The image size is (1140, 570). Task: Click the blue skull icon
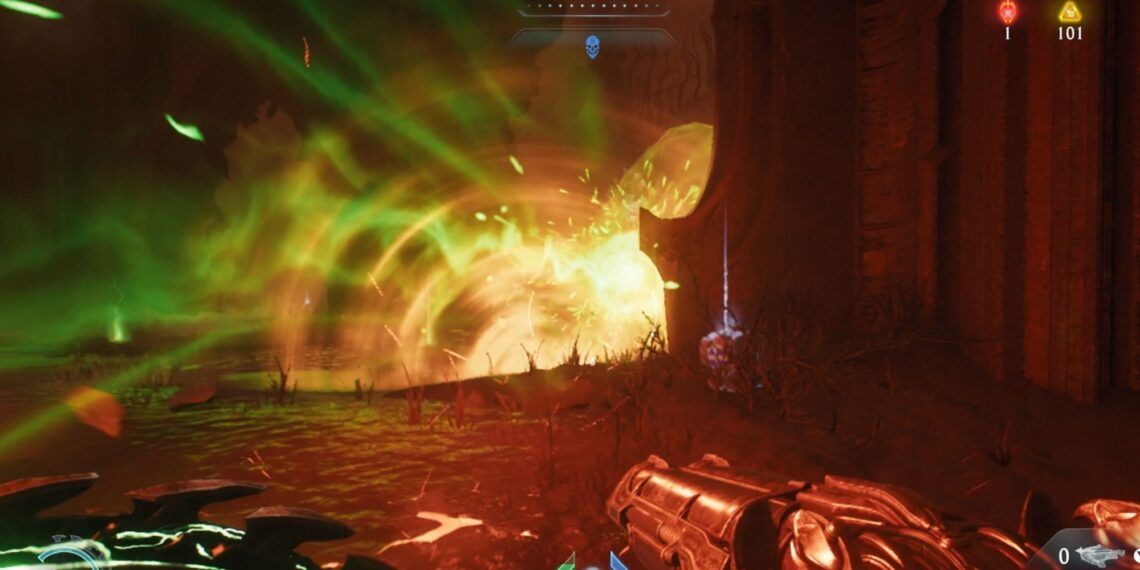592,46
